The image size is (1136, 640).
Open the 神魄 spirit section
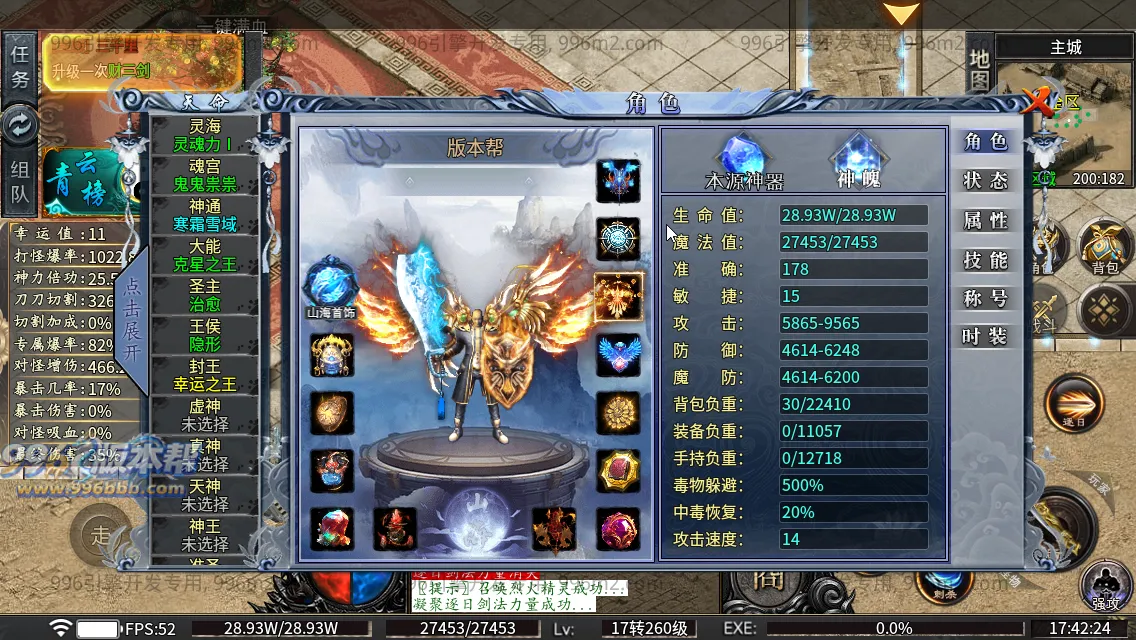pos(857,162)
